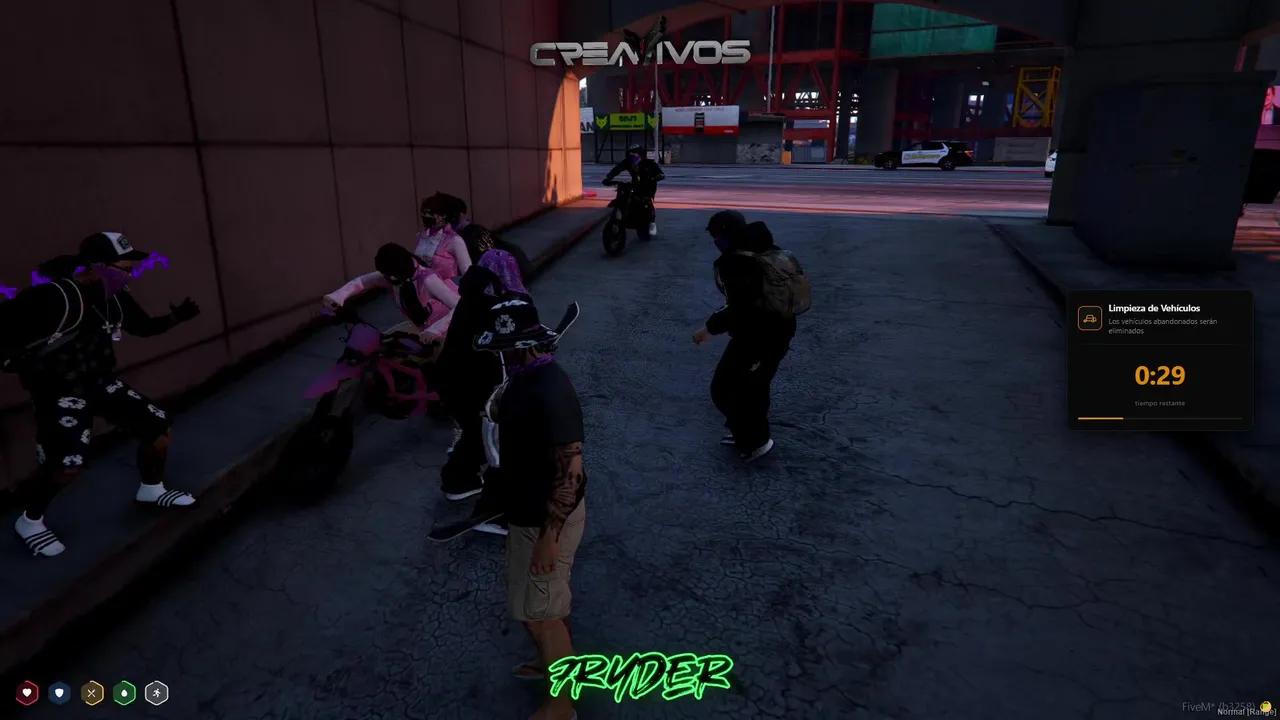This screenshot has width=1280, height=720.
Task: Select the running stamina hexagon icon
Action: [x=156, y=692]
